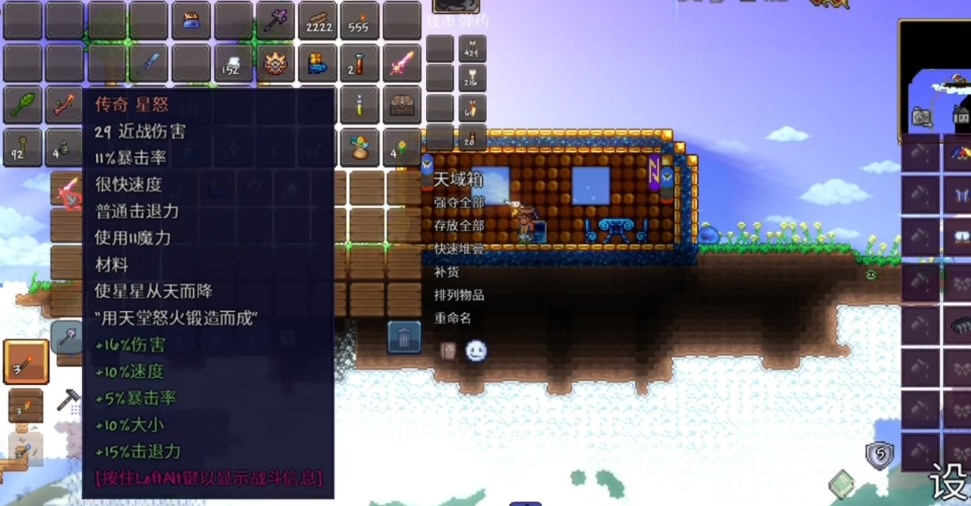This screenshot has height=506, width=971.
Task: Choose the highlighted torch crafting slot
Action: click(x=25, y=362)
